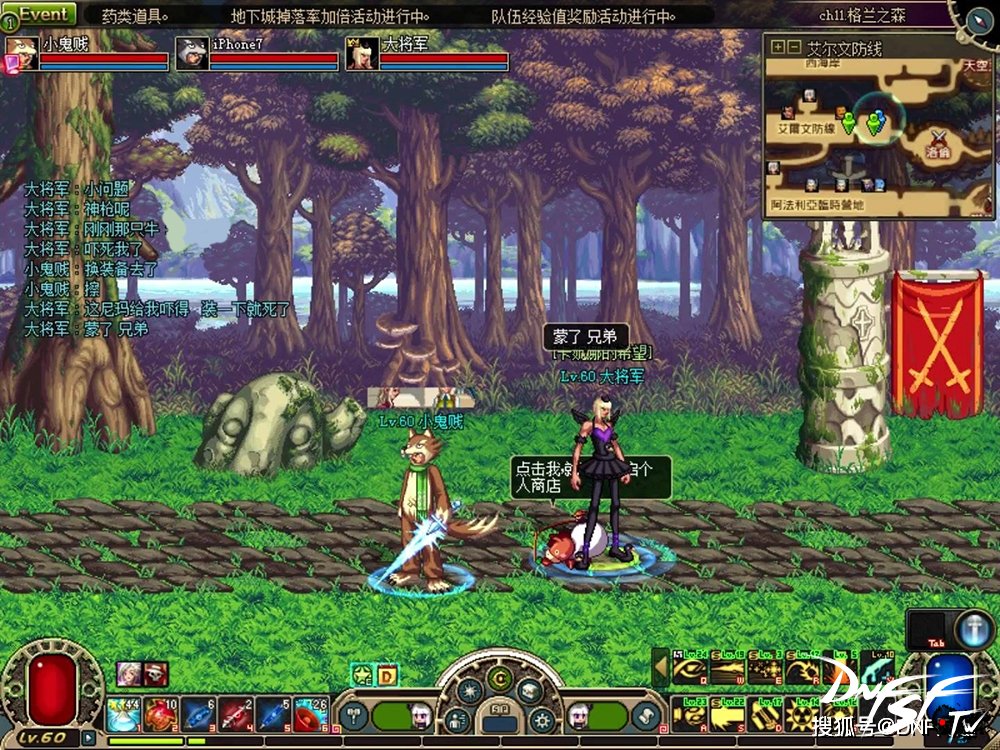Select party member 小鬼贼 portrait
This screenshot has height=750, width=1000.
click(x=22, y=53)
